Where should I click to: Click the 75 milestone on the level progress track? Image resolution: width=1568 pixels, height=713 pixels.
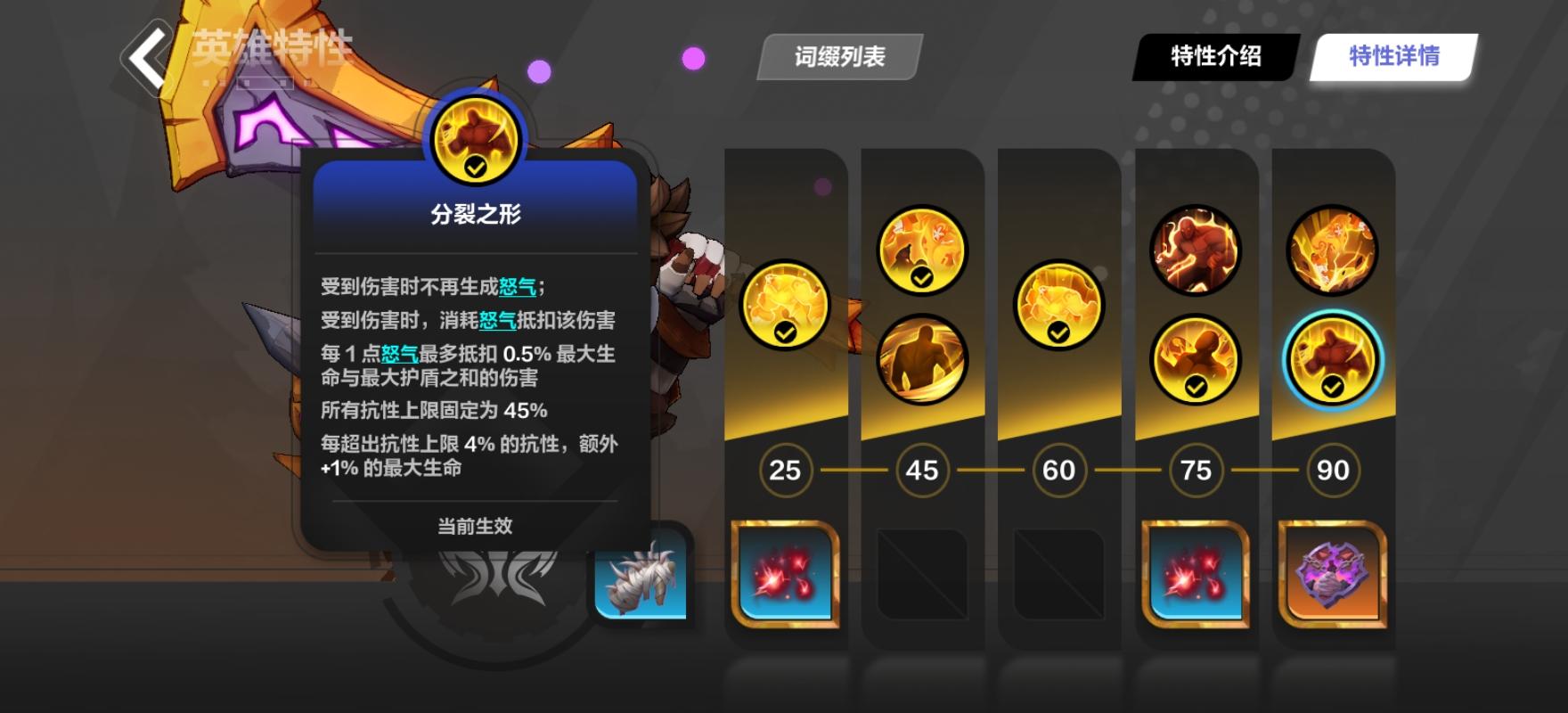1194,471
